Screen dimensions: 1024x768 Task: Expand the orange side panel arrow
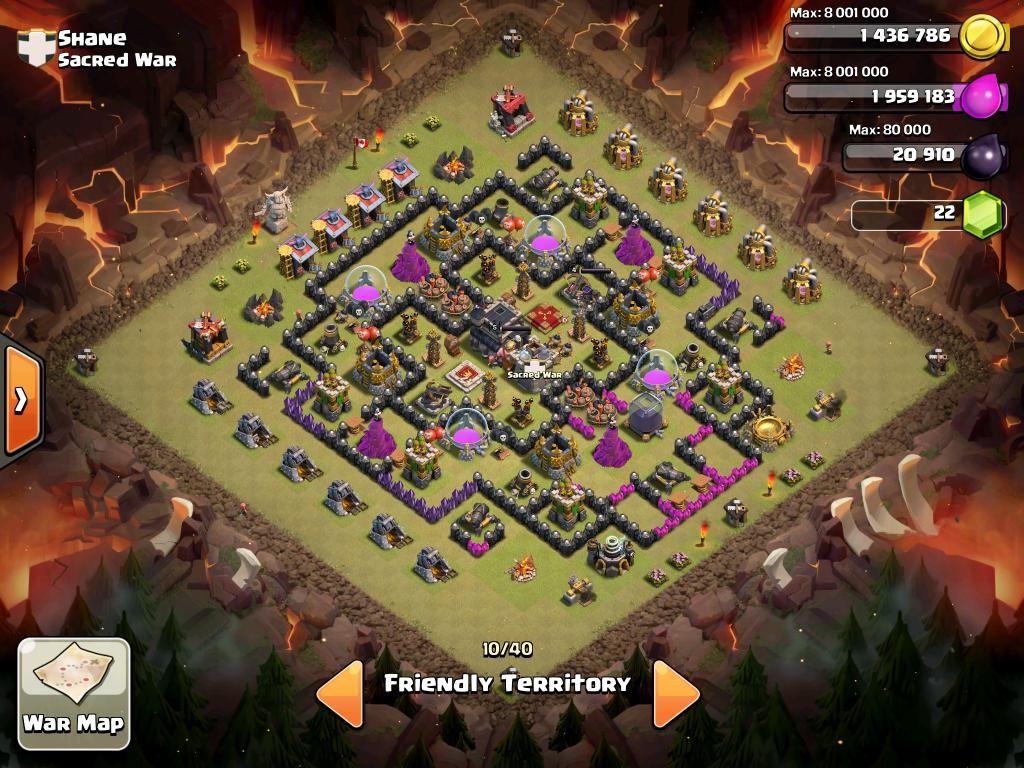[20, 399]
